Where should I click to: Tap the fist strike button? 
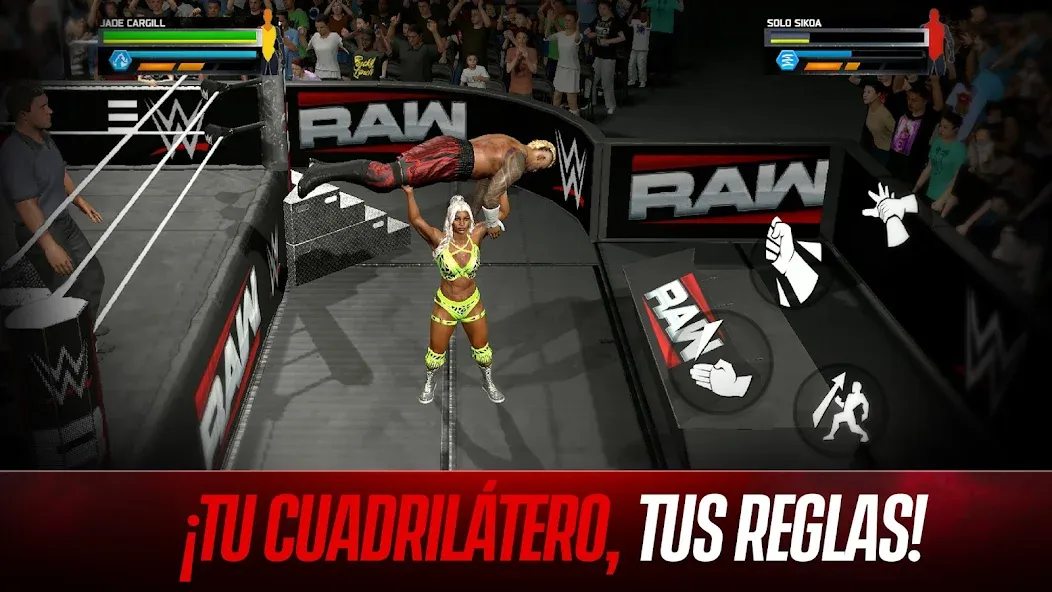(x=791, y=259)
